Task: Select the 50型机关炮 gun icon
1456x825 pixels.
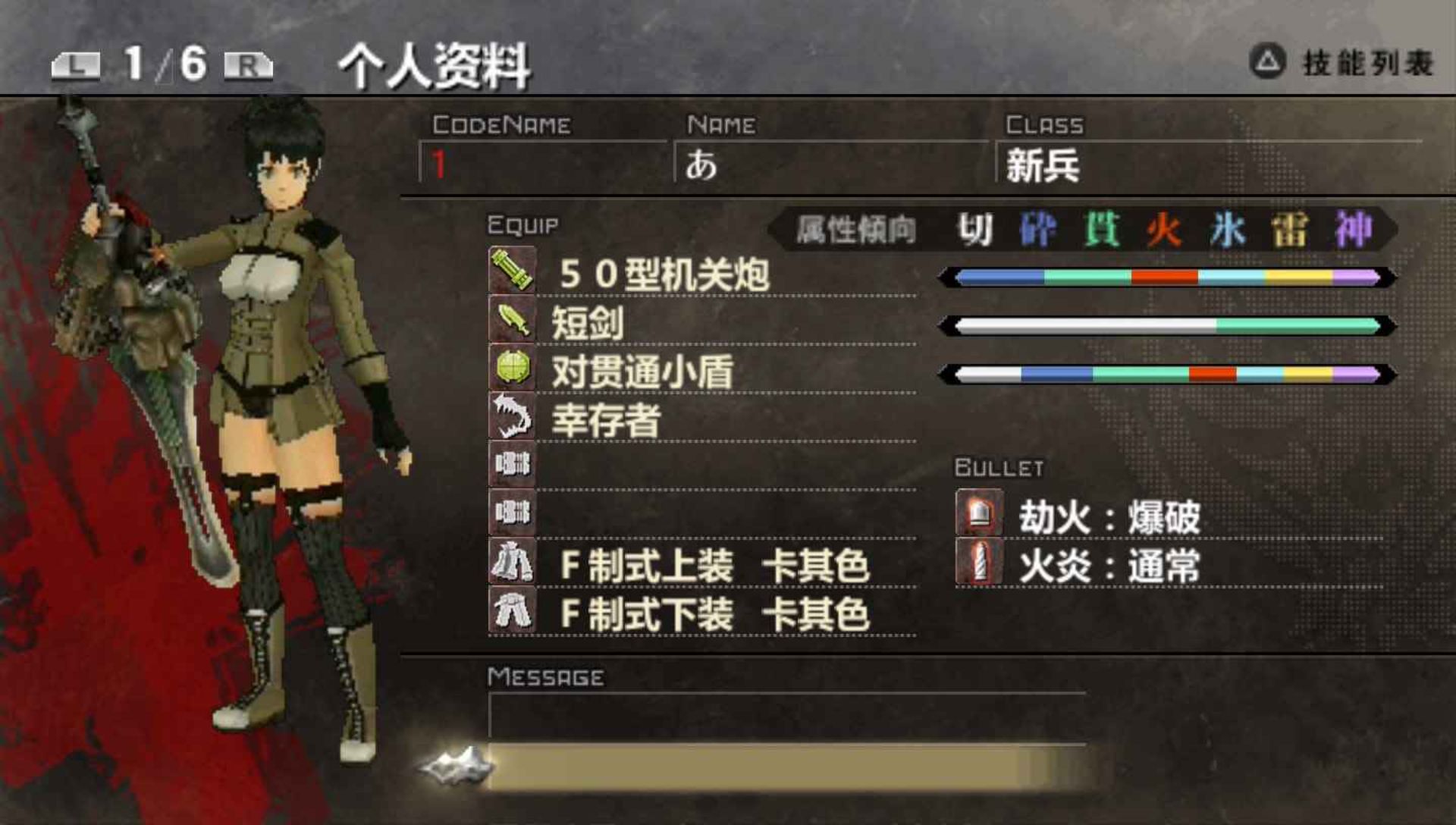Action: pyautogui.click(x=511, y=271)
